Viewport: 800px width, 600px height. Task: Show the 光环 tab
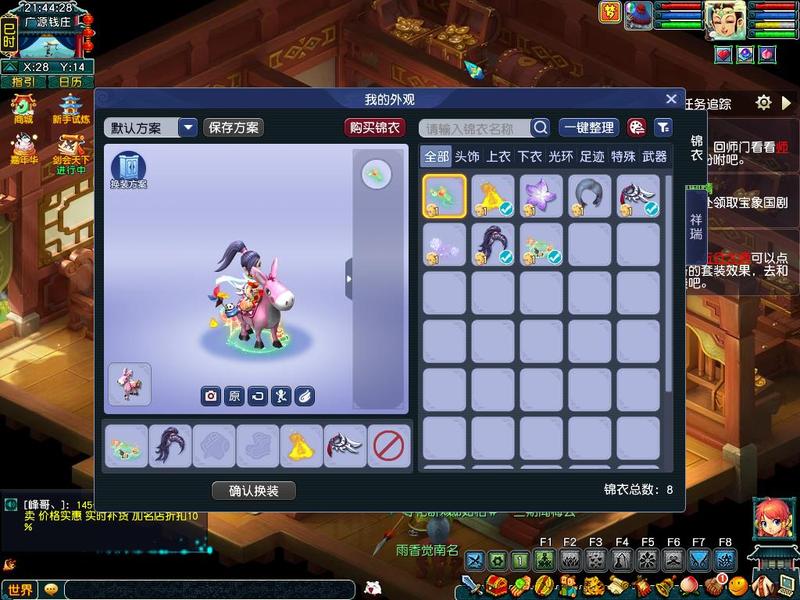[x=560, y=156]
